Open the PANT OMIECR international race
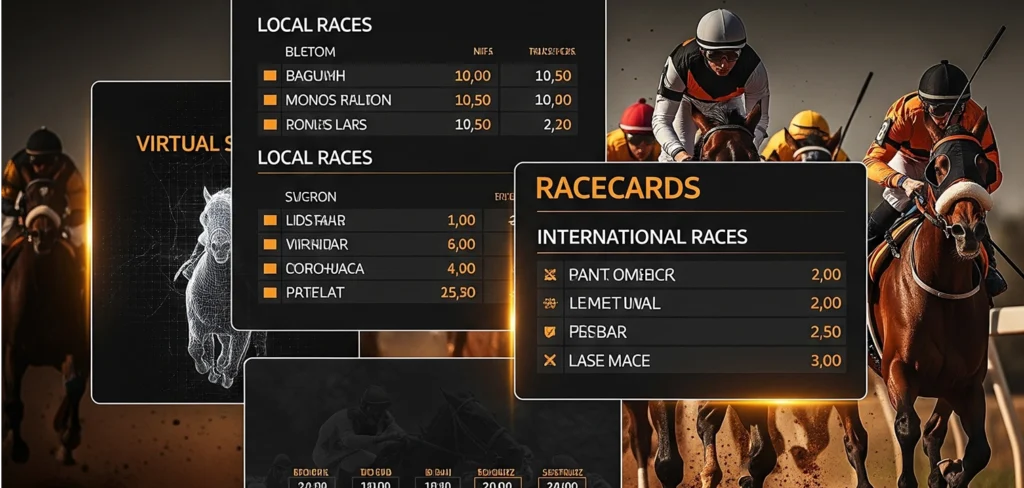Viewport: 1024px width, 488px height. (x=621, y=274)
